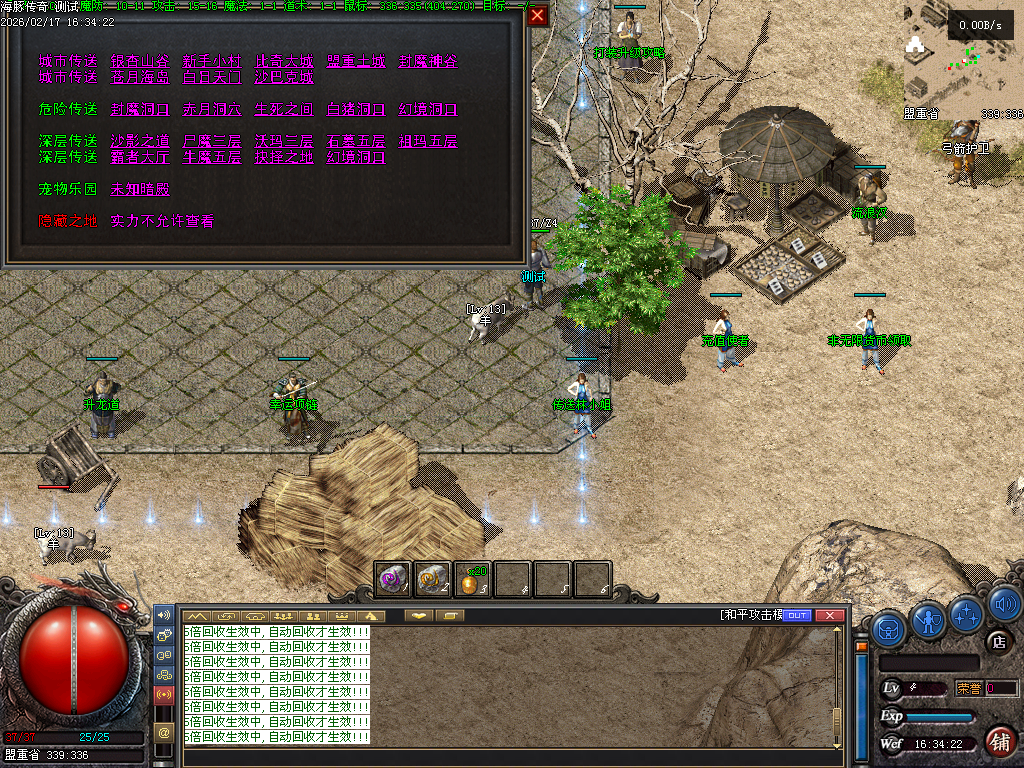Toggle sound with the round speaker button
The image size is (1024, 768).
(1004, 604)
